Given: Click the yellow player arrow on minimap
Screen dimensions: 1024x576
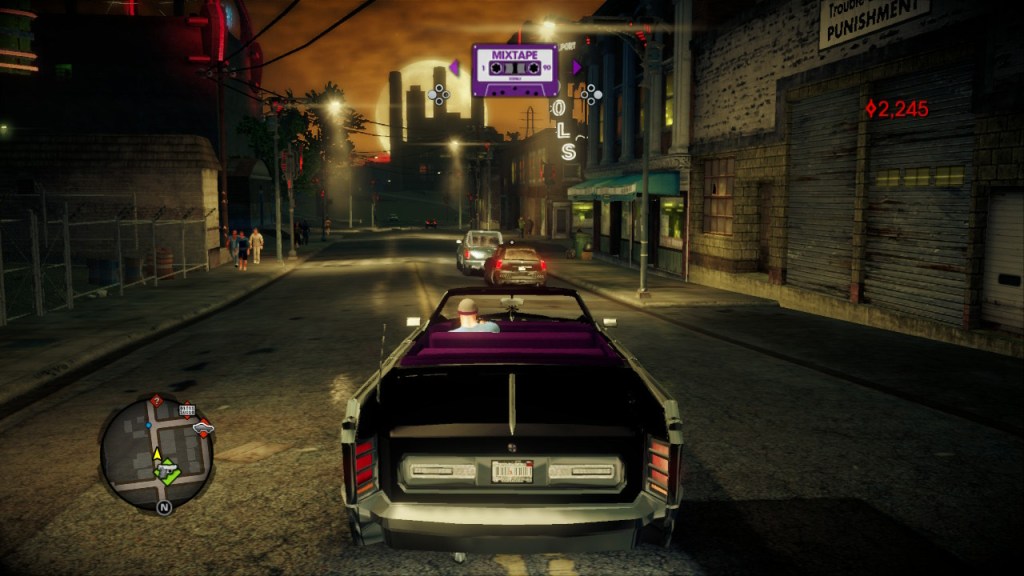Looking at the screenshot, I should click(157, 455).
